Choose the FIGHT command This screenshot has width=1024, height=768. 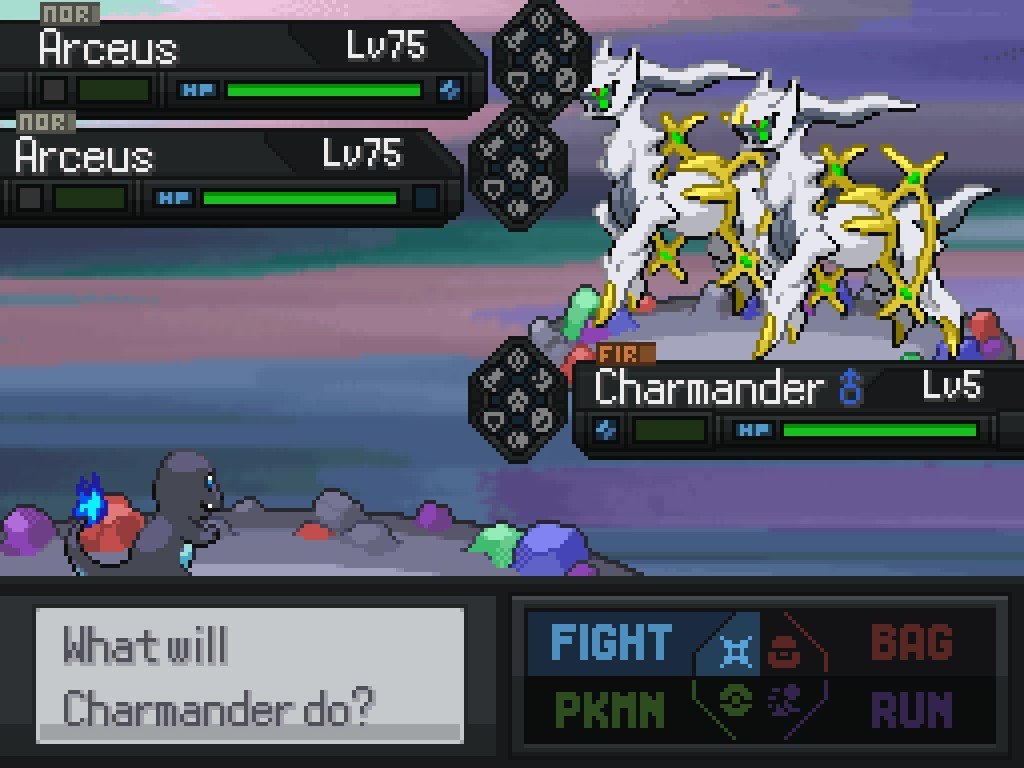[x=612, y=642]
